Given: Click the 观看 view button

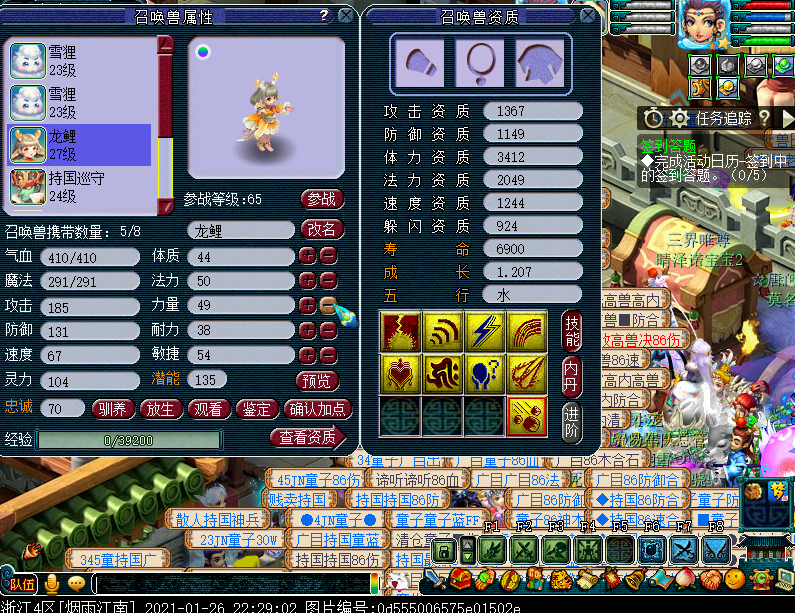Looking at the screenshot, I should click(208, 408).
